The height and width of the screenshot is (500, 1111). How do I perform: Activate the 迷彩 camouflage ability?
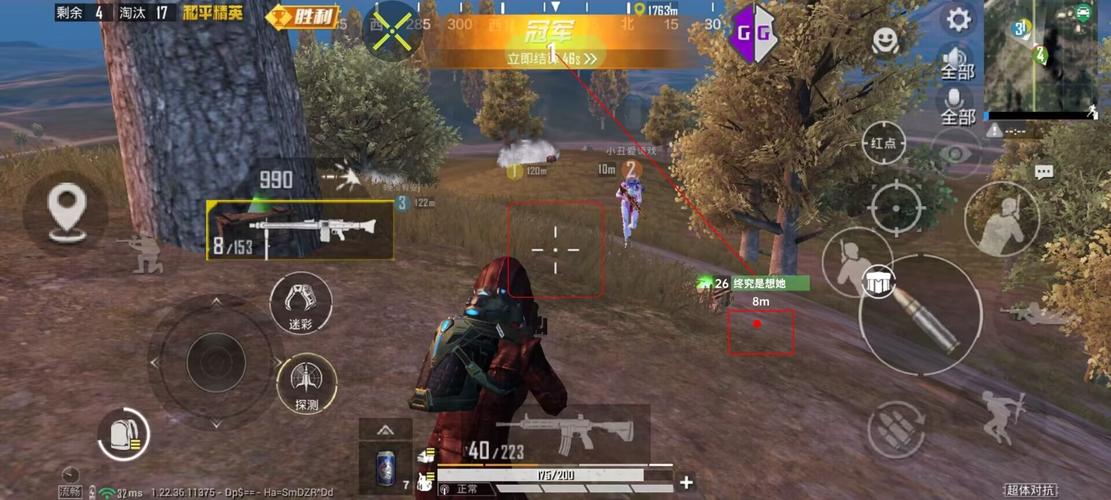pyautogui.click(x=301, y=303)
